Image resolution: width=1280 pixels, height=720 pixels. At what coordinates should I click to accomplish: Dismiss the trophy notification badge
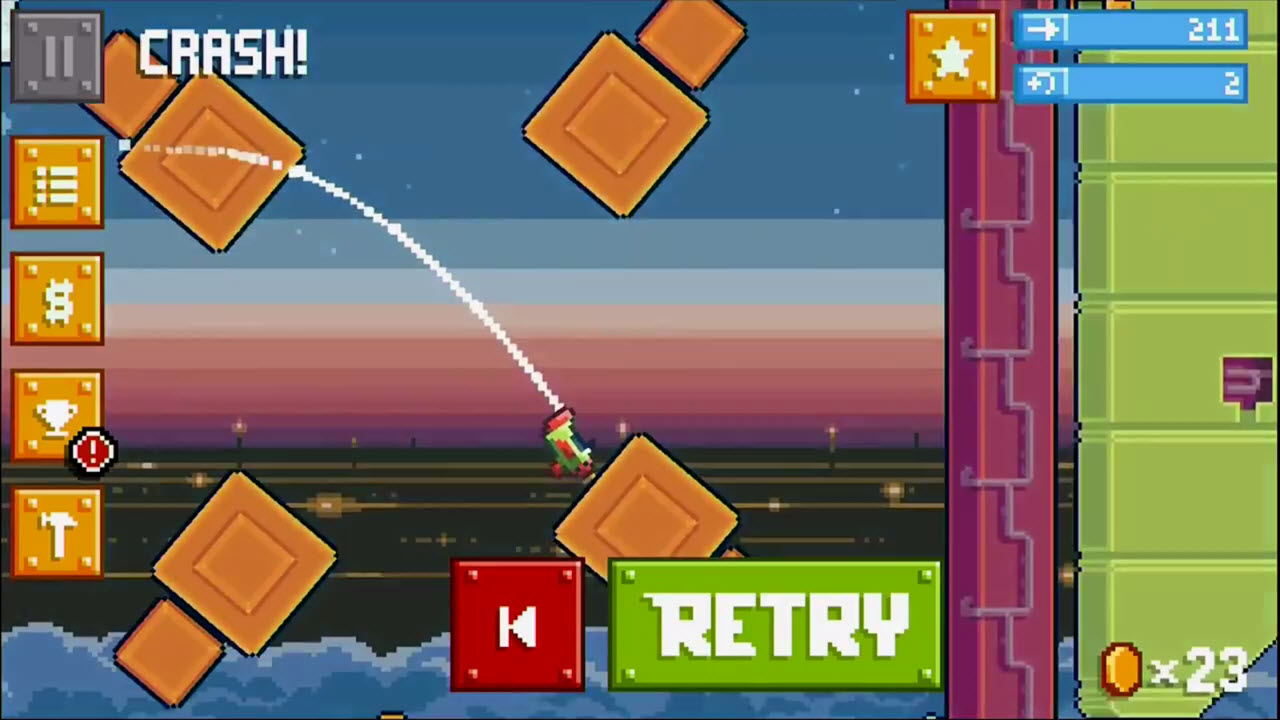[x=92, y=450]
